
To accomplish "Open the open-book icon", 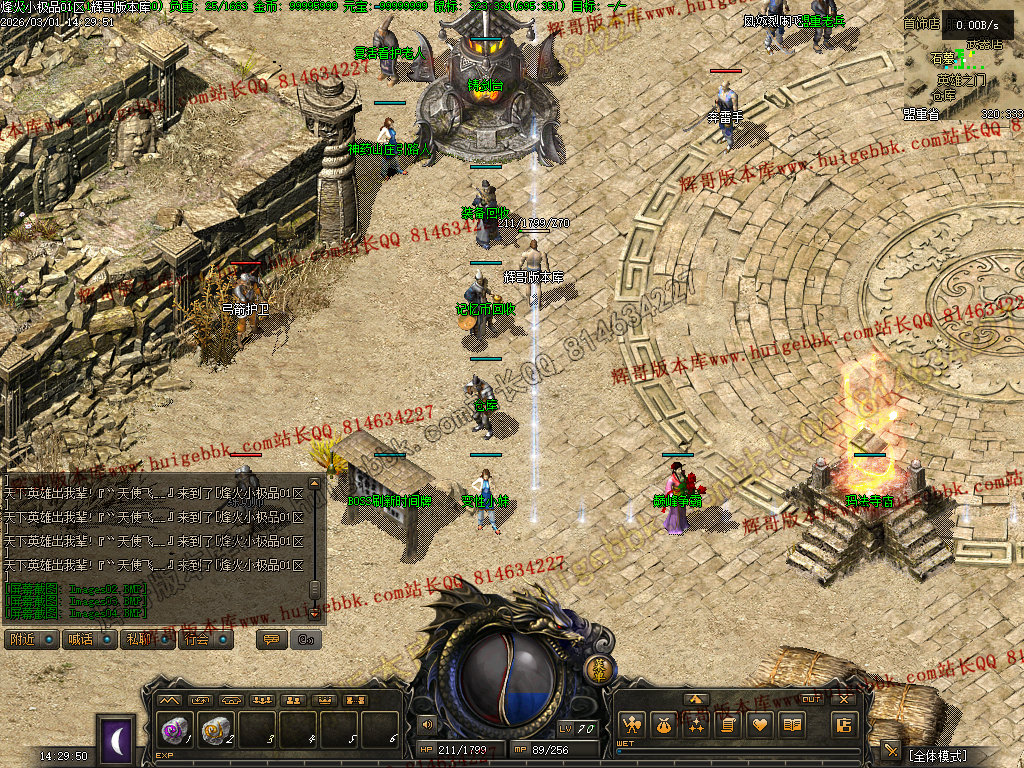I will [793, 724].
